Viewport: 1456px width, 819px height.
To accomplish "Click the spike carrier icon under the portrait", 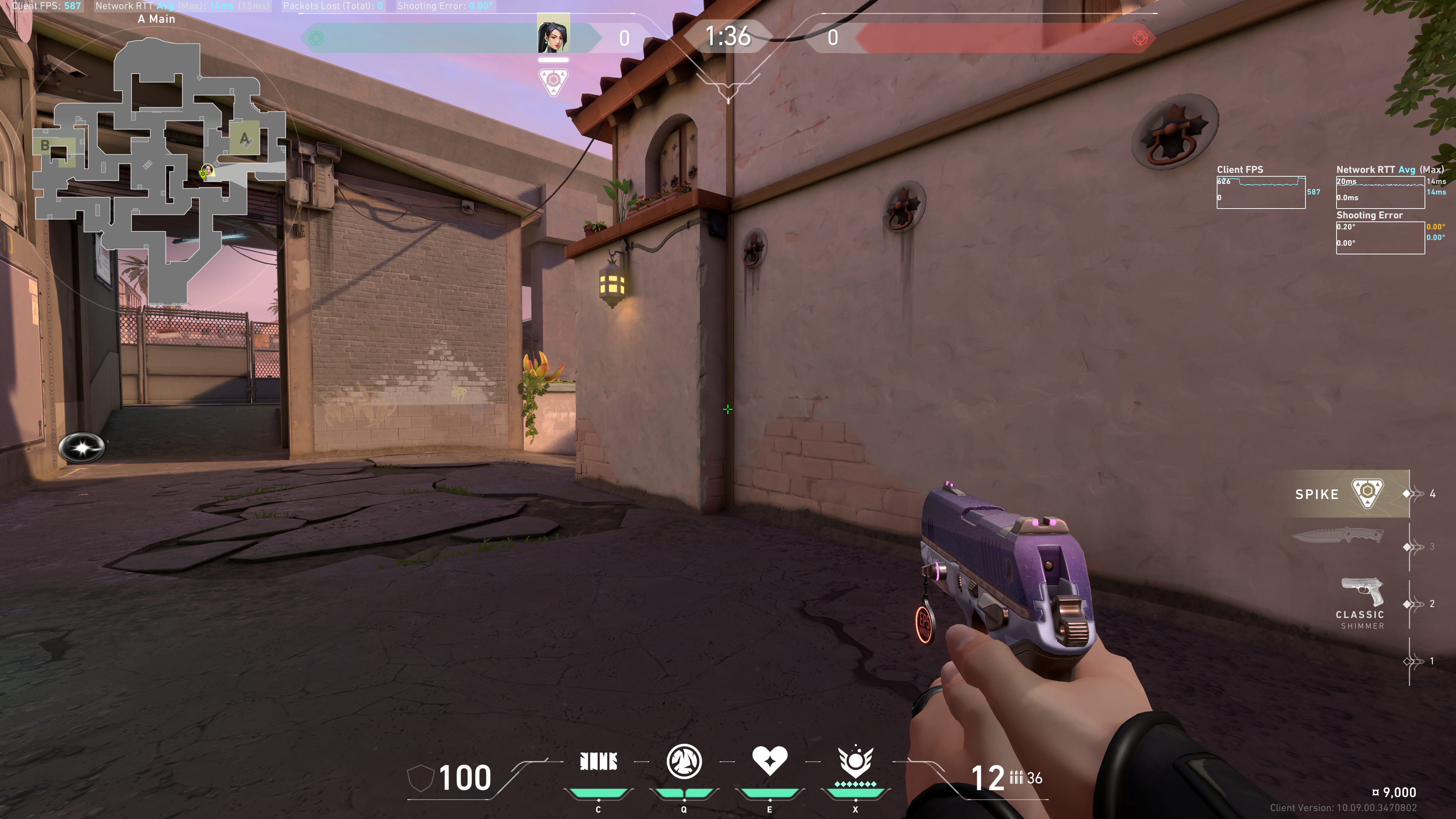I will click(553, 82).
